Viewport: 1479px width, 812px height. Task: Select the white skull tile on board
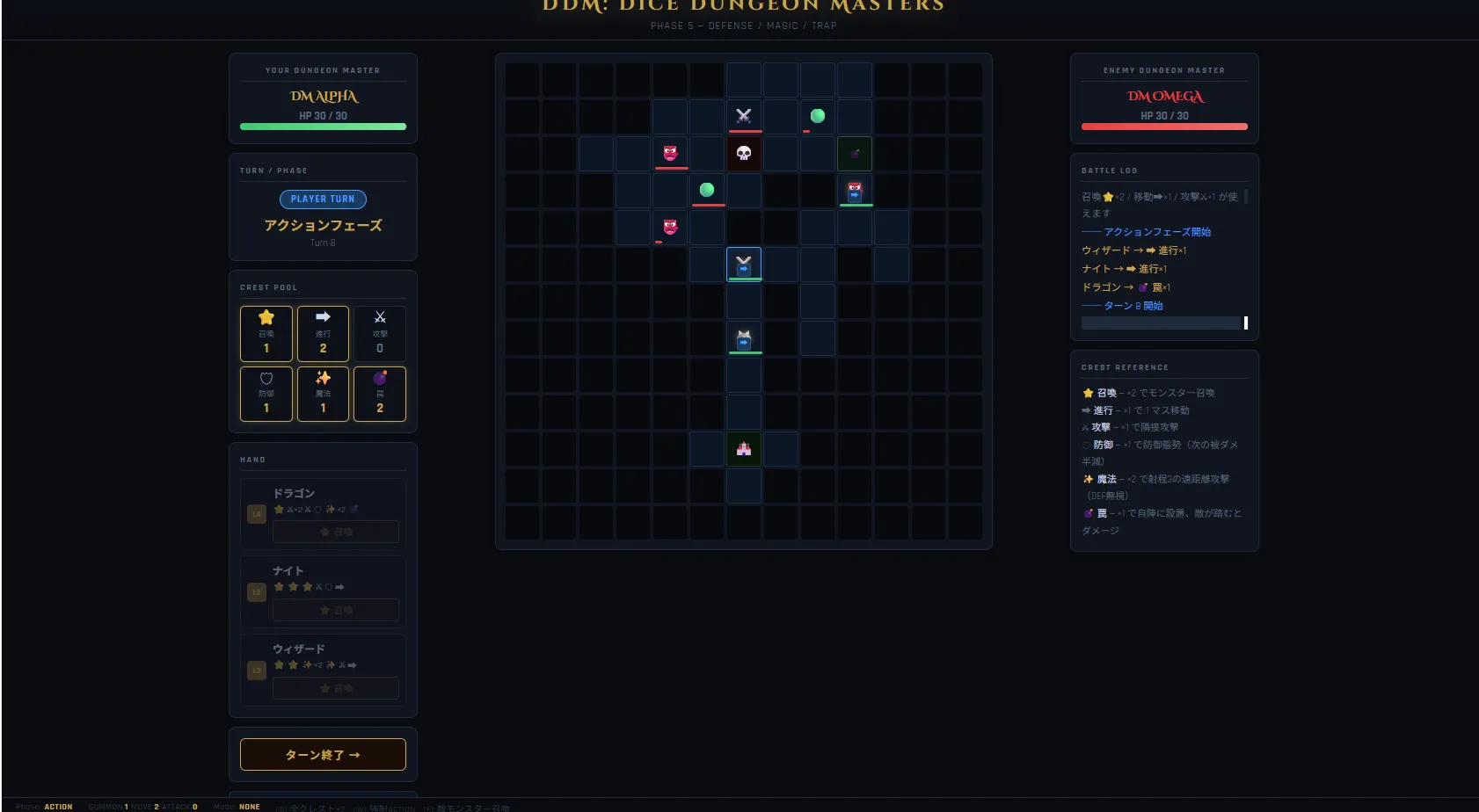click(744, 154)
